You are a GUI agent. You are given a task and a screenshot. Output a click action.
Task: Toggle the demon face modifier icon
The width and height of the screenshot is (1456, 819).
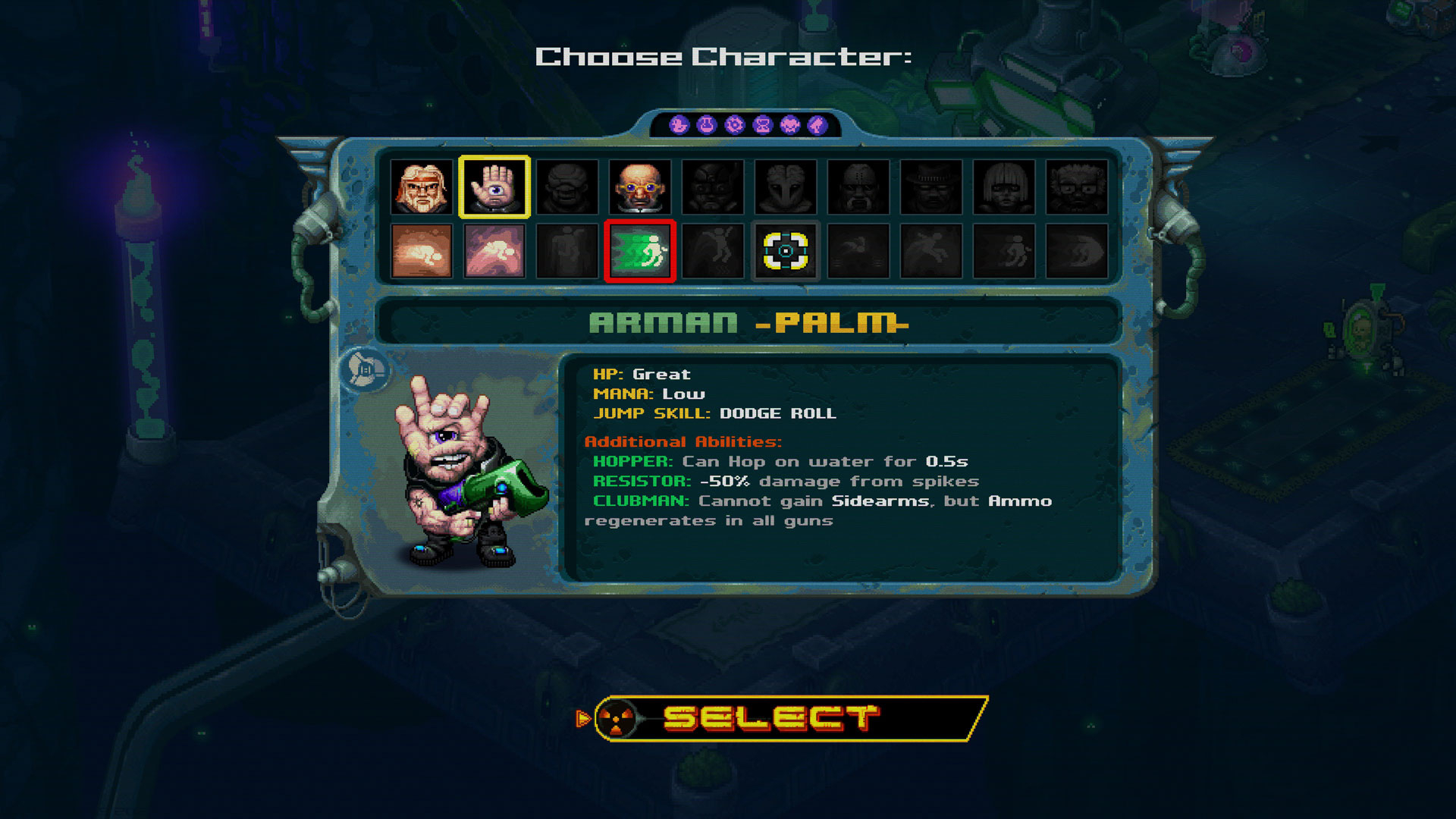pos(790,125)
